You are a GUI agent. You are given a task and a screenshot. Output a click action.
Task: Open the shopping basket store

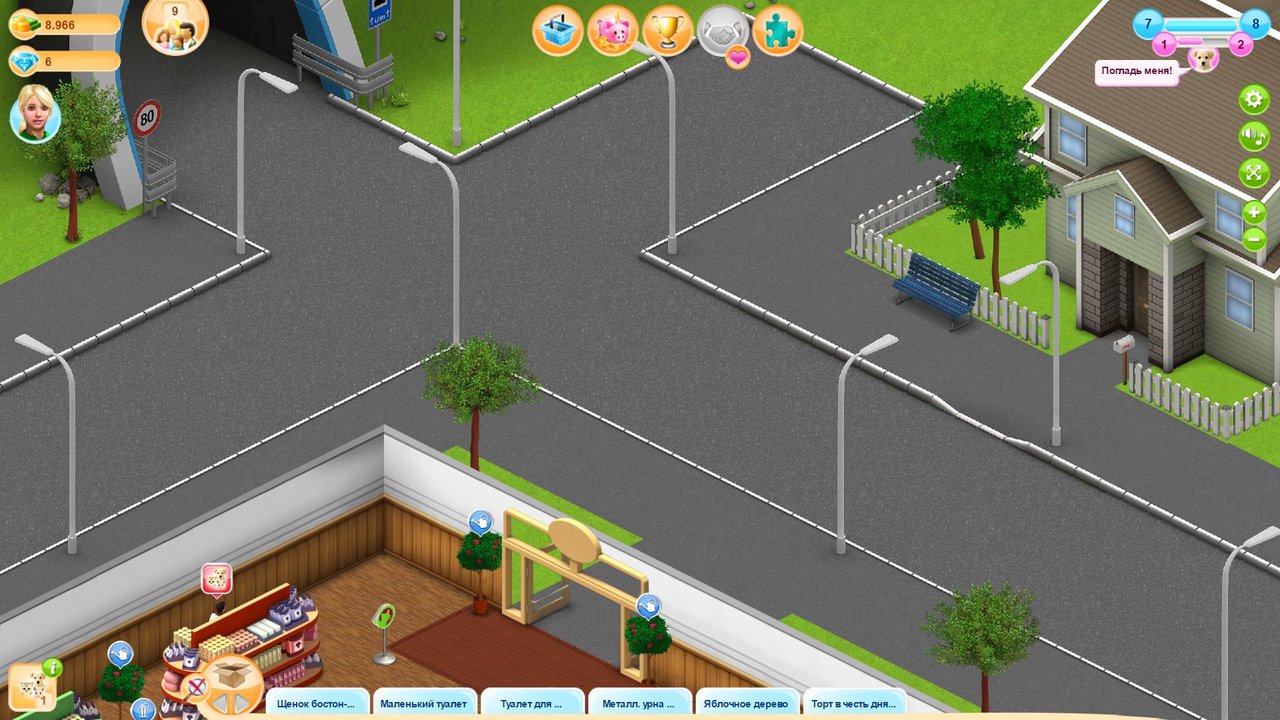(558, 31)
